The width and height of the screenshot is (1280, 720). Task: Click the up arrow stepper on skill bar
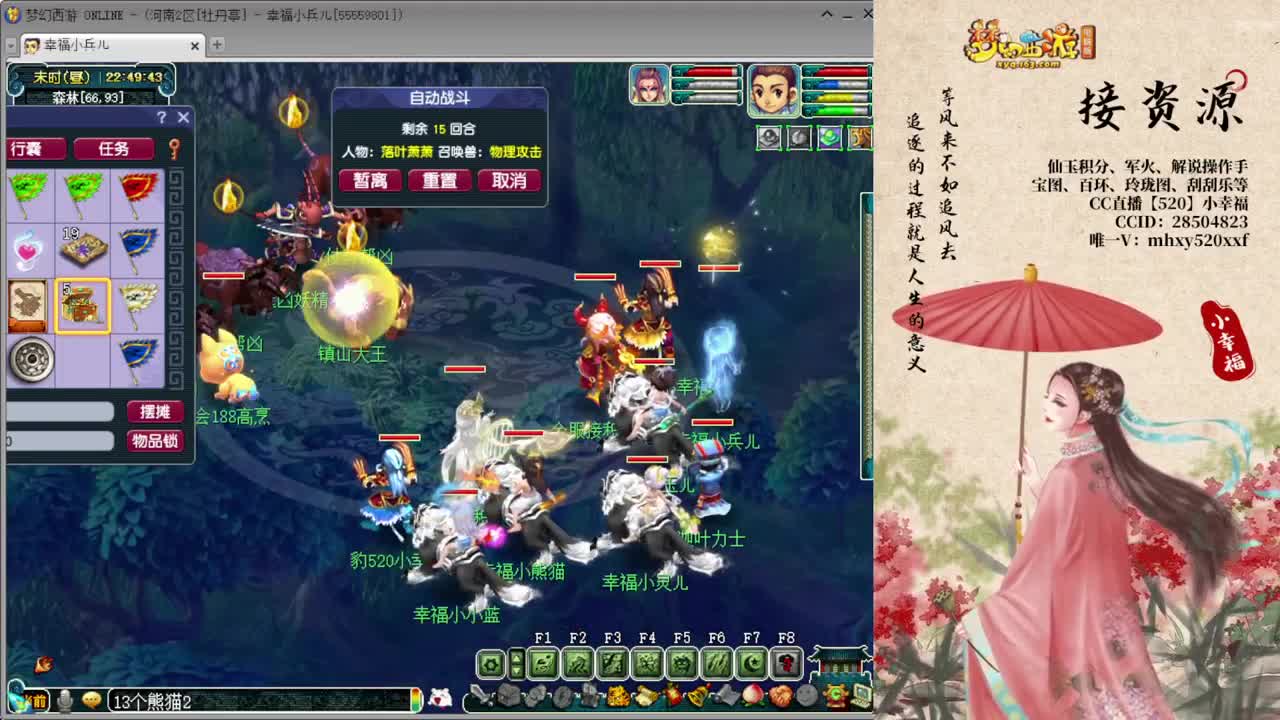pos(516,655)
